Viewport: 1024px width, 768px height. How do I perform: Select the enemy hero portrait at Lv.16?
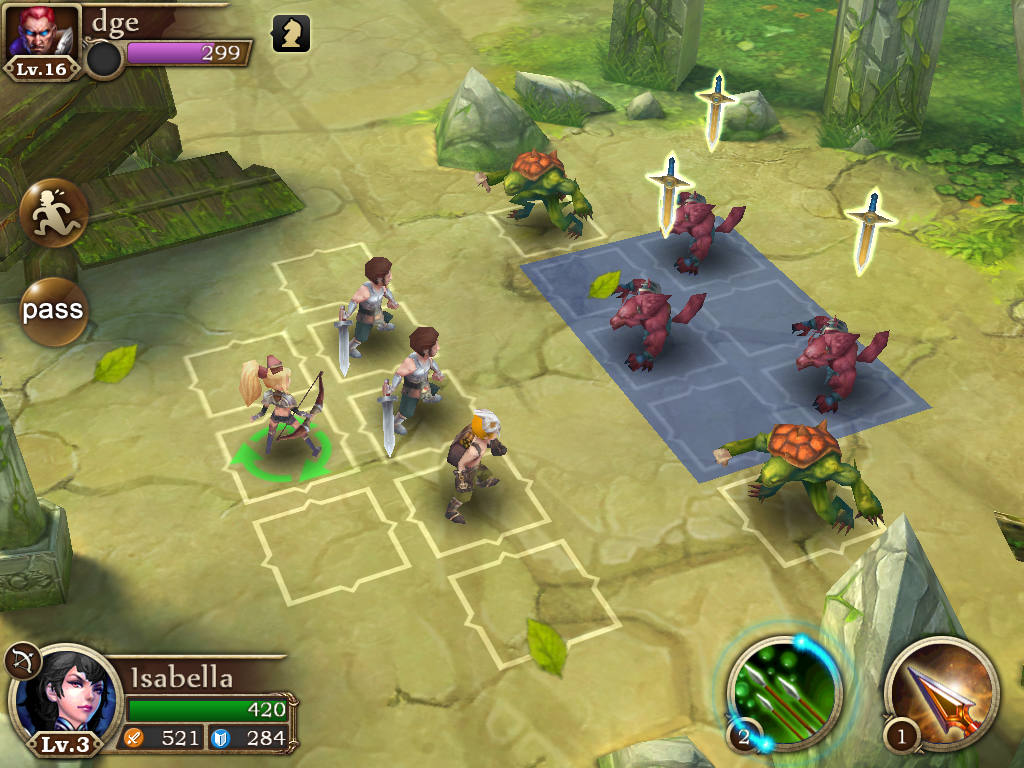[x=42, y=36]
